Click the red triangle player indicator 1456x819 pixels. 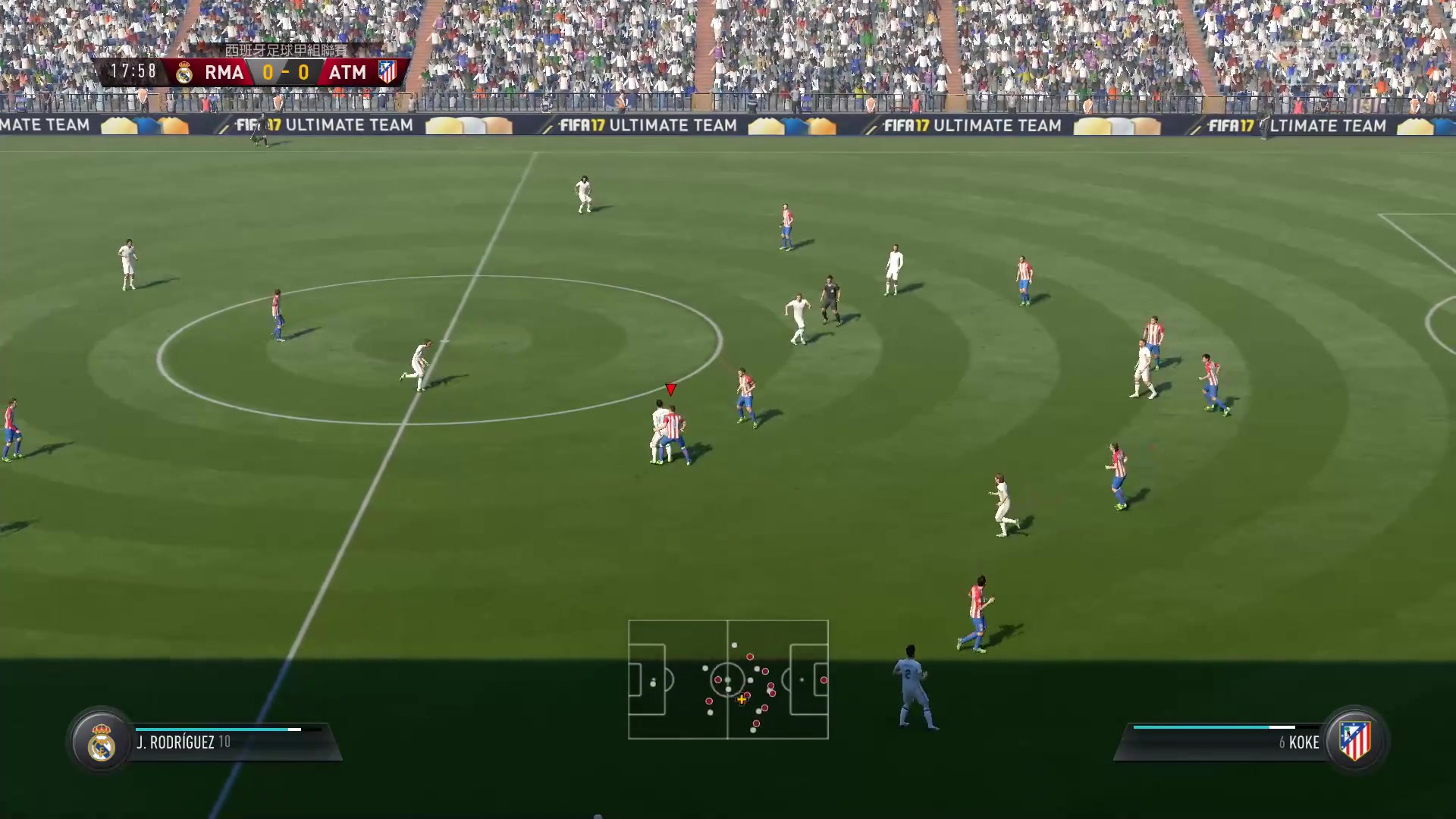[x=670, y=389]
